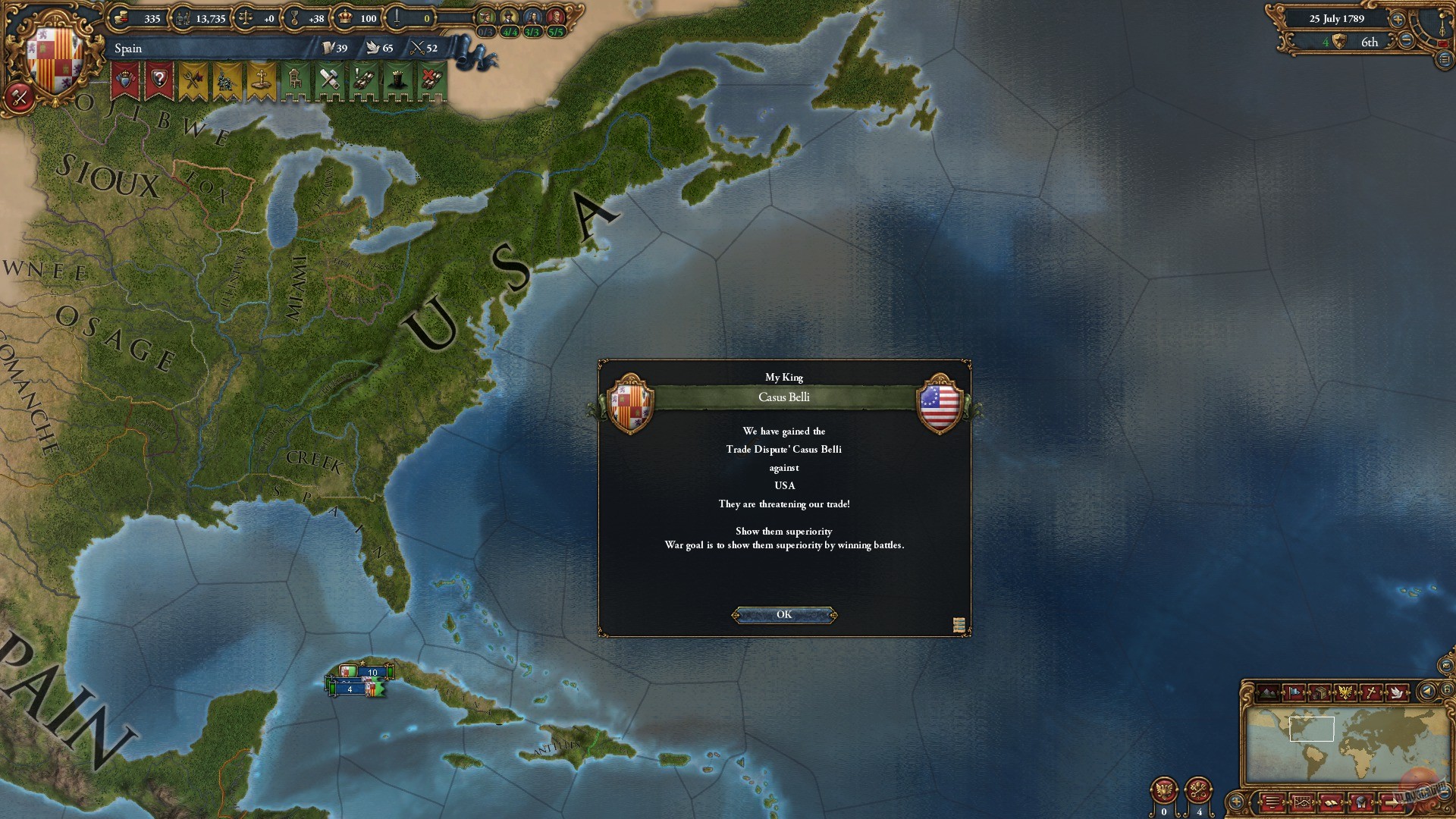1456x819 pixels.
Task: Select the political mapmode
Action: point(1294,692)
